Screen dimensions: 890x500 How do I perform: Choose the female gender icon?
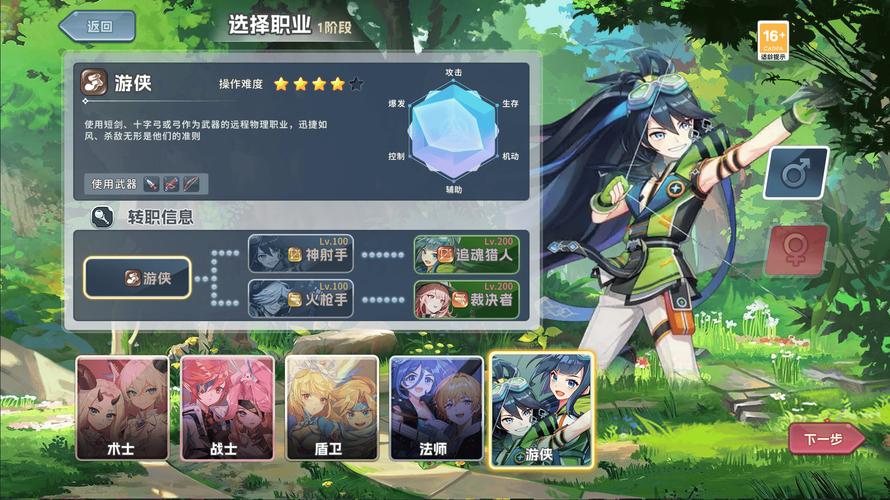796,250
